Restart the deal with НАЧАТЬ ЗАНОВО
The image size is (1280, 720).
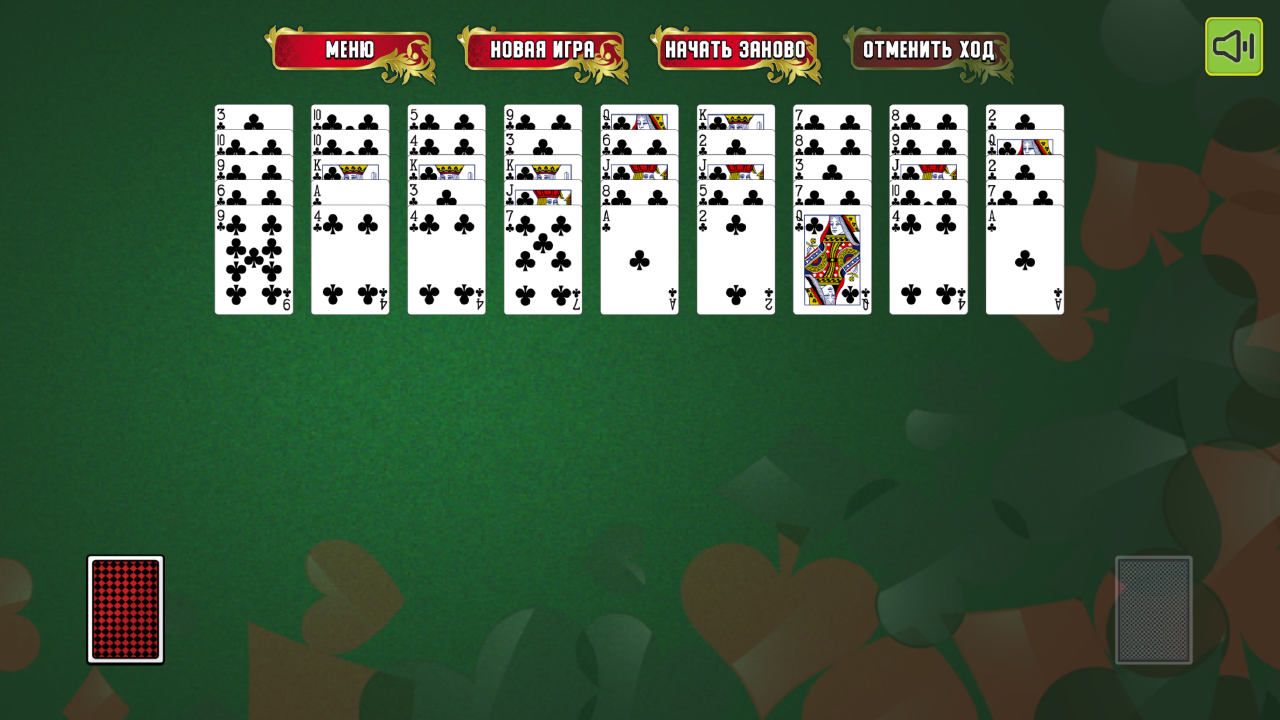(737, 47)
